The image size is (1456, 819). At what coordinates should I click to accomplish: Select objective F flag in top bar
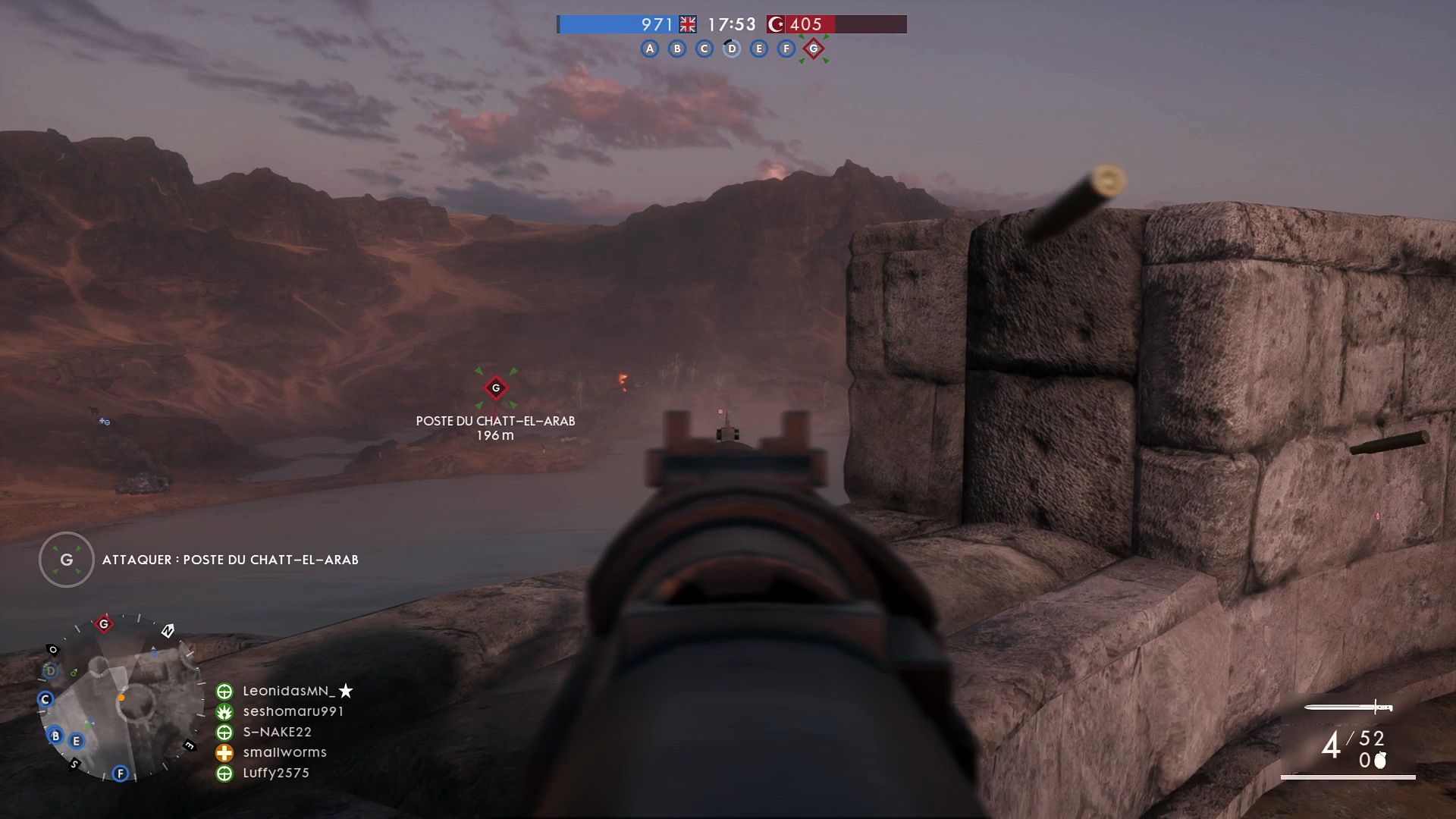pos(786,49)
